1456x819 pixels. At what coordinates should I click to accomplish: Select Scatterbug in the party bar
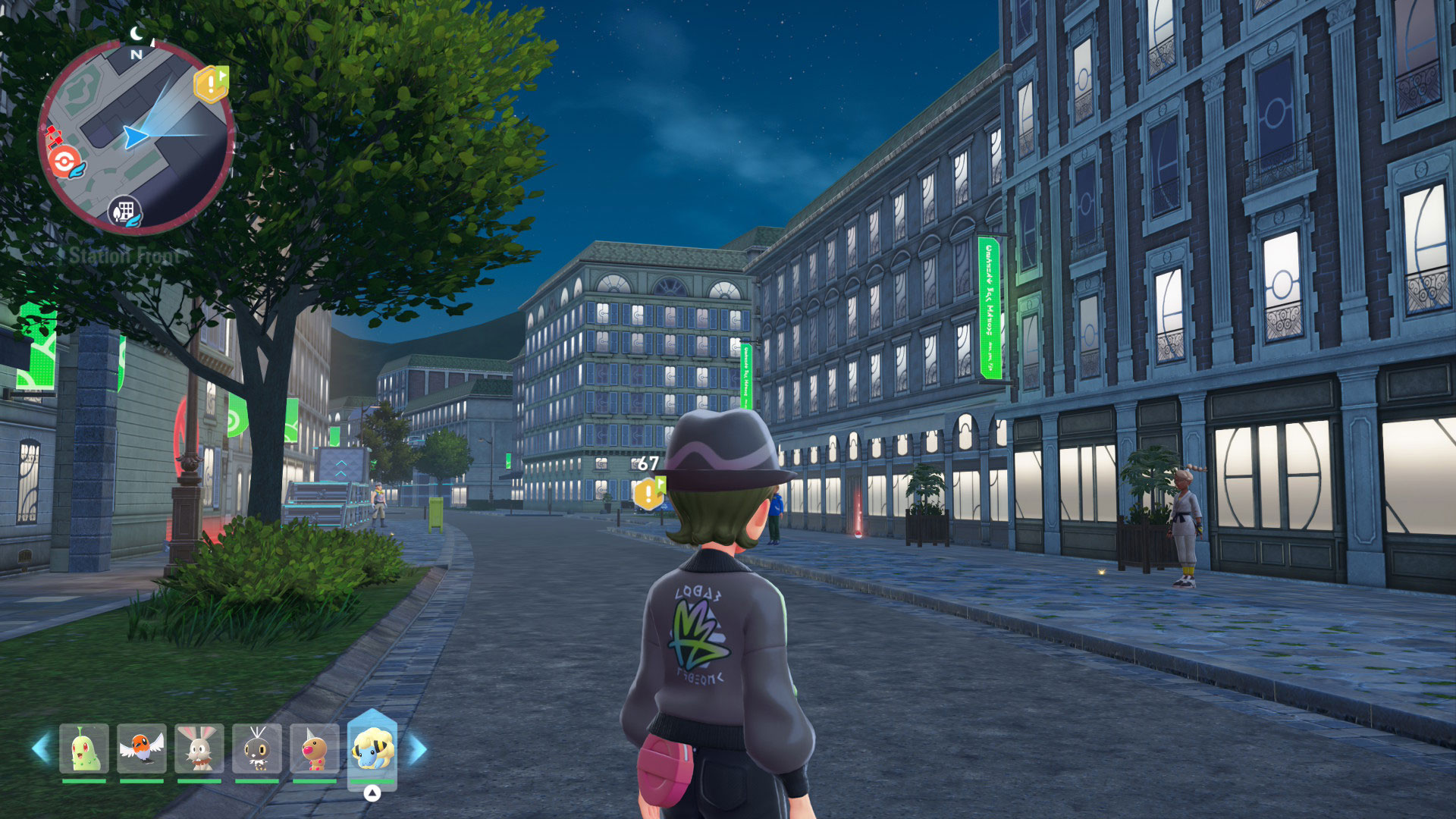(257, 748)
